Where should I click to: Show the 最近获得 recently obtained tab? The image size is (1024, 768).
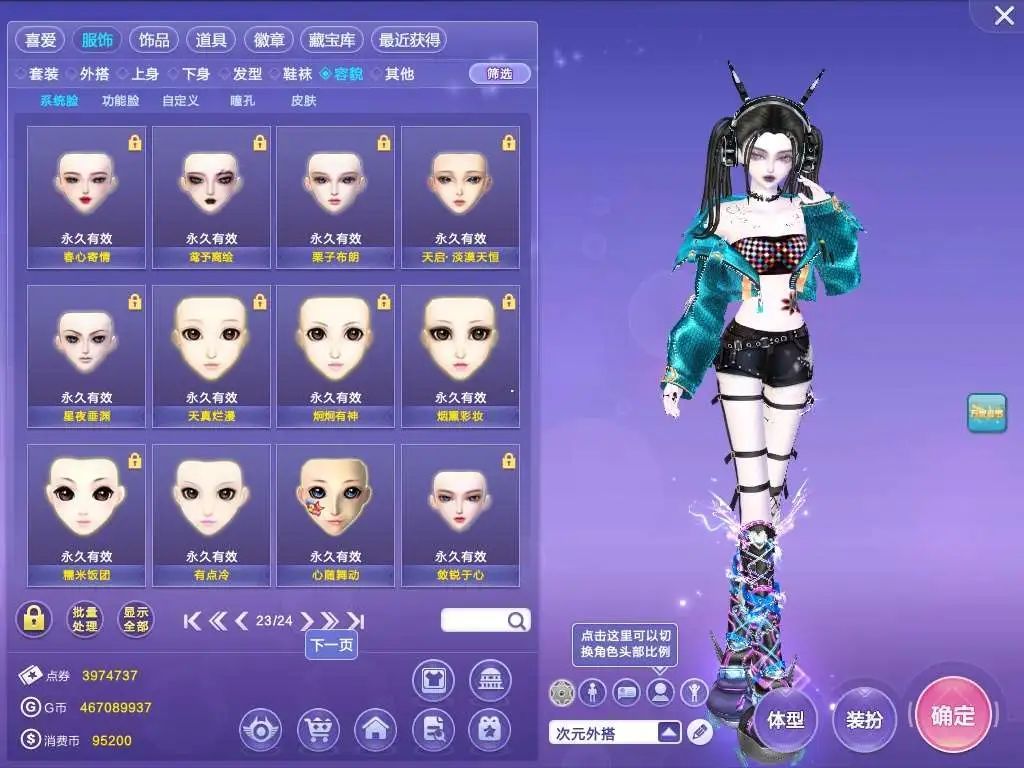[408, 40]
